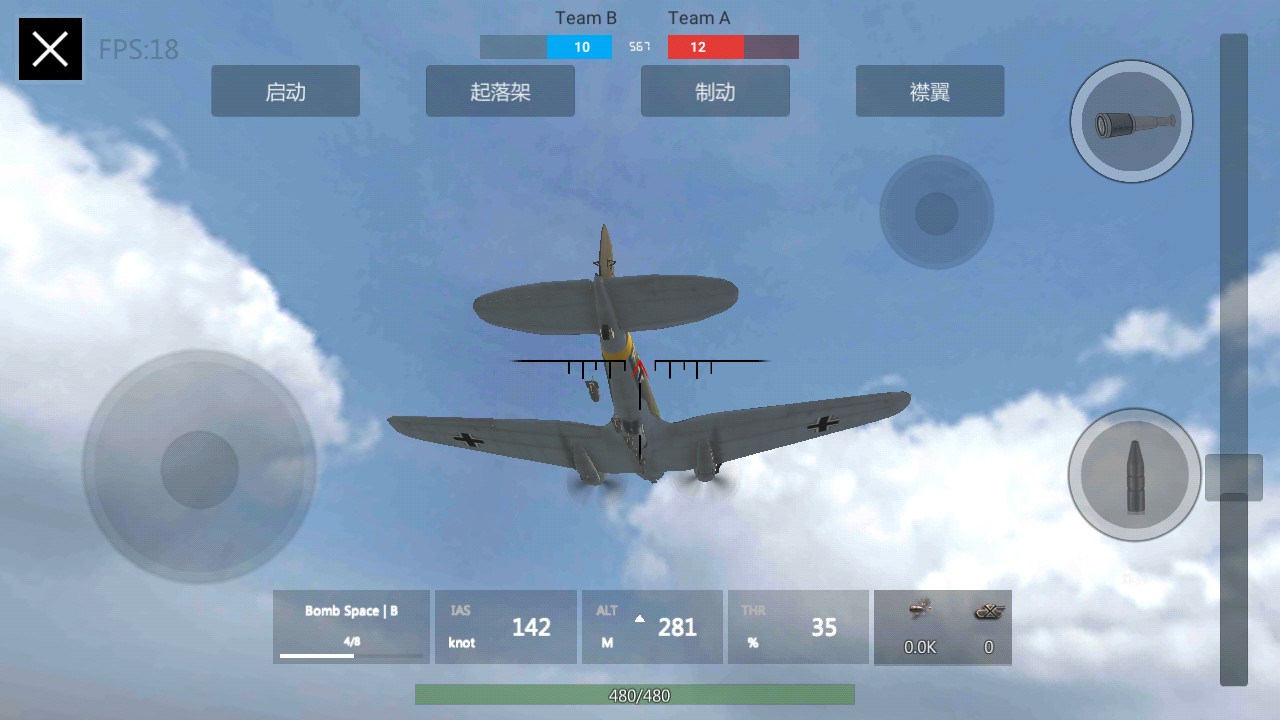Tap the small camera view joystick
This screenshot has height=720, width=1280.
(936, 212)
